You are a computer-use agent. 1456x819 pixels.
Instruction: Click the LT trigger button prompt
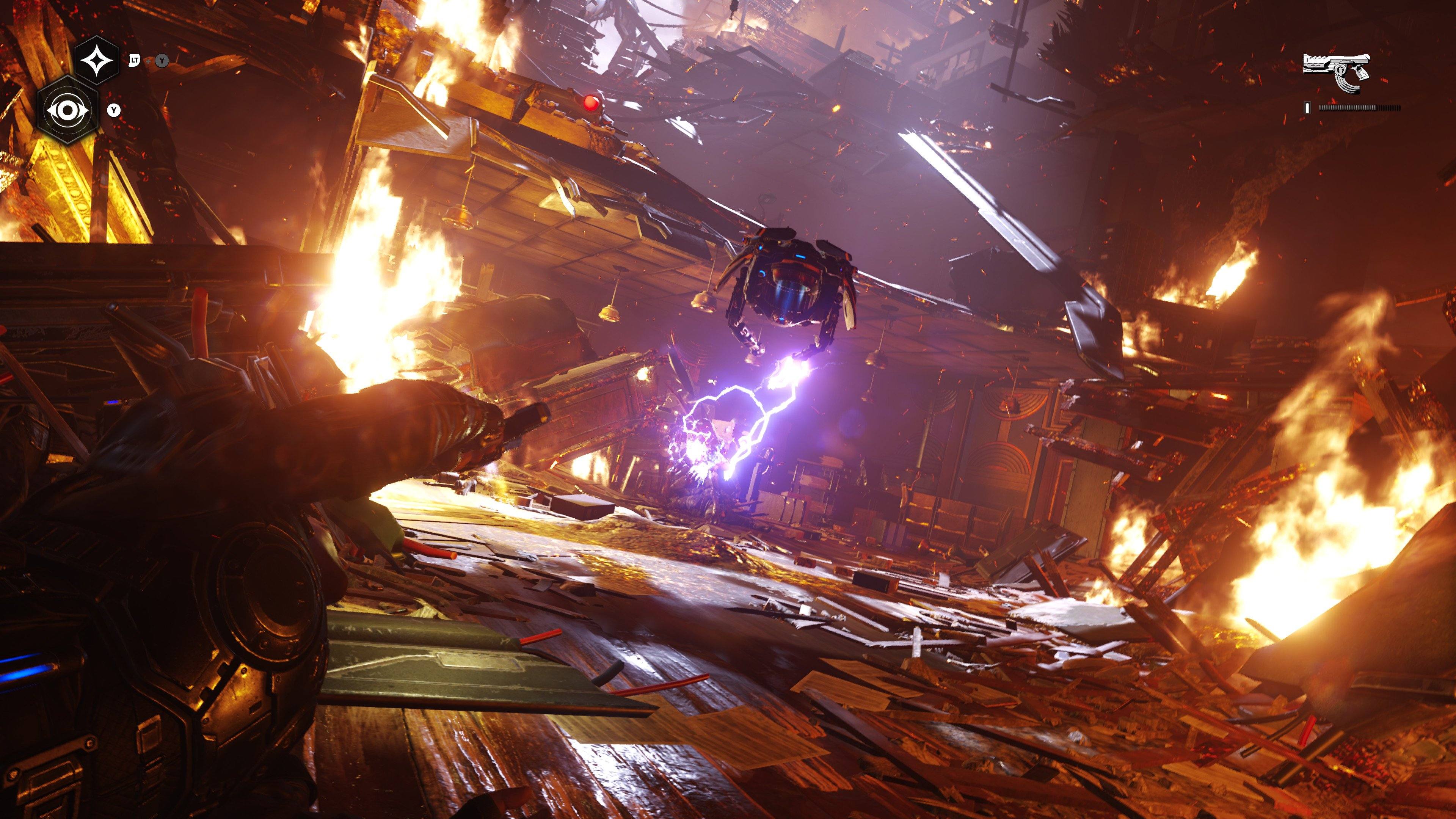pos(135,61)
